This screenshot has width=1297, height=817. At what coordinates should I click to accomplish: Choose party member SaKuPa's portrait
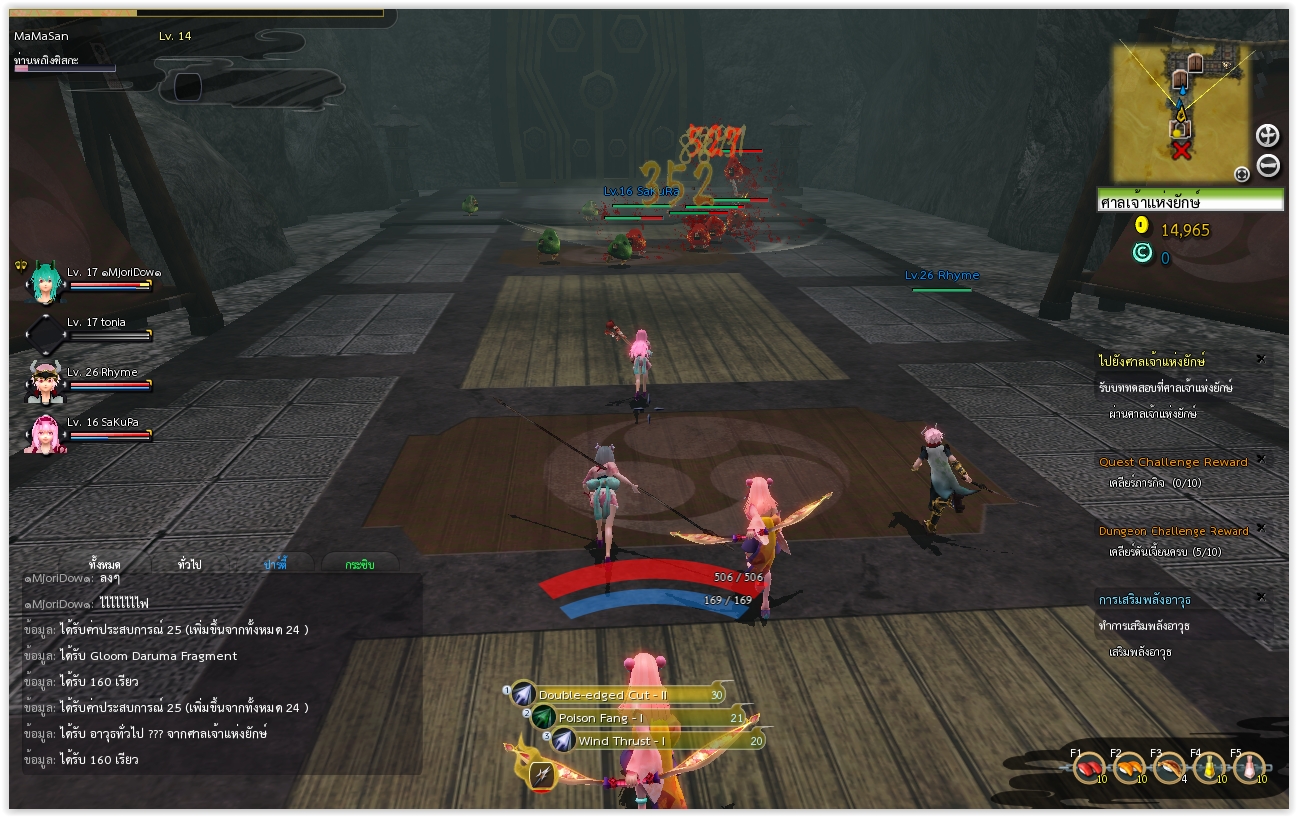point(44,434)
